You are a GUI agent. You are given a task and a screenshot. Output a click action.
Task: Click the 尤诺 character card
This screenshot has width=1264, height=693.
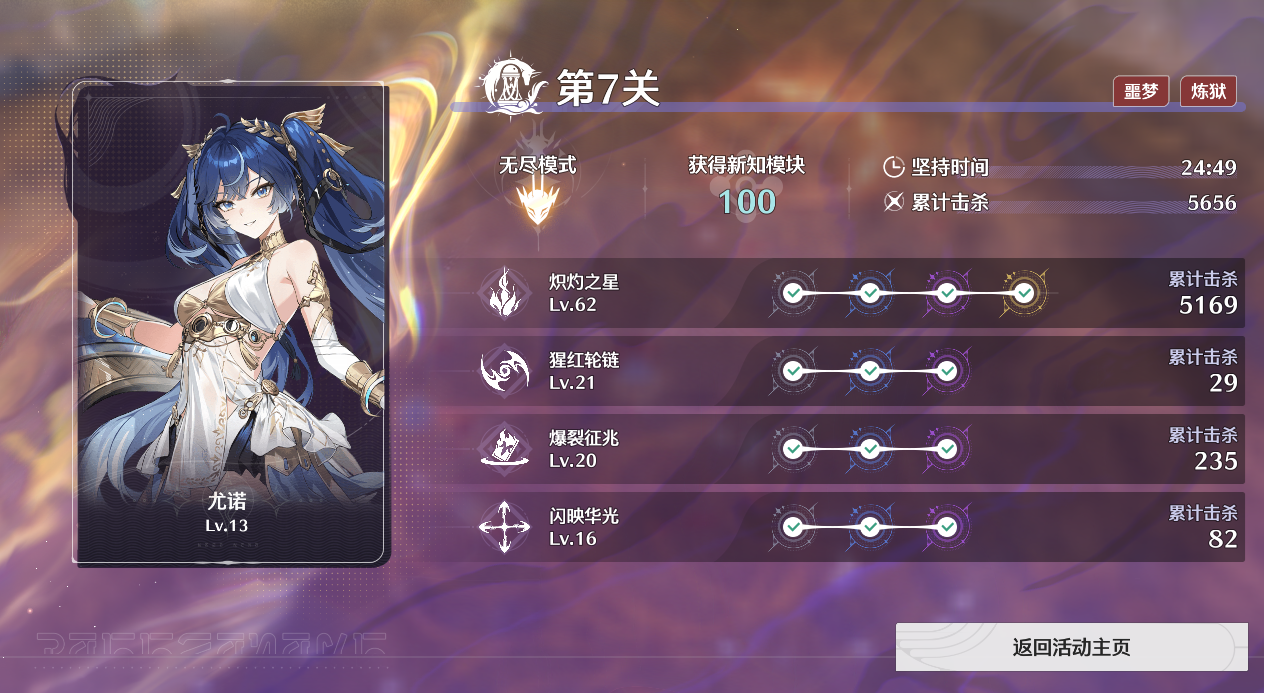tap(230, 323)
